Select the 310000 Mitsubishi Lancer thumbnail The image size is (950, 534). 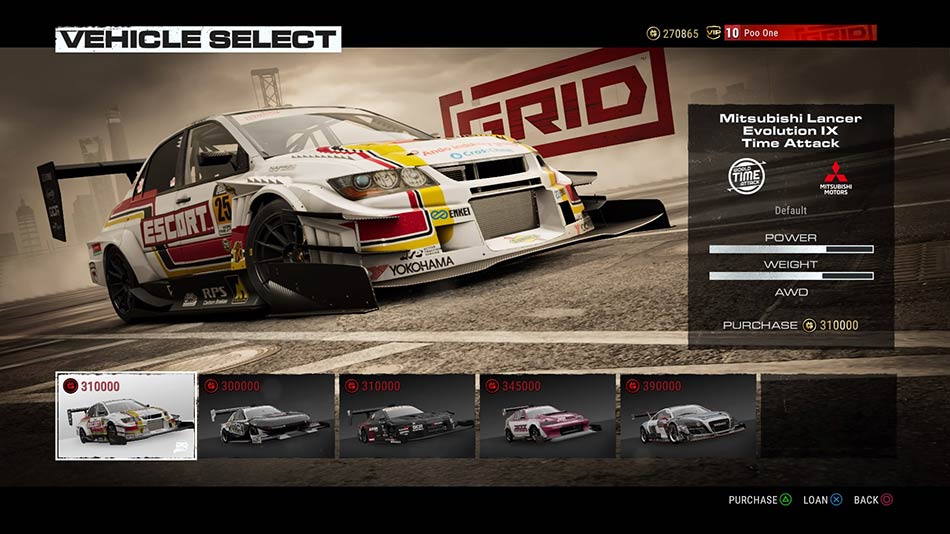(x=126, y=416)
